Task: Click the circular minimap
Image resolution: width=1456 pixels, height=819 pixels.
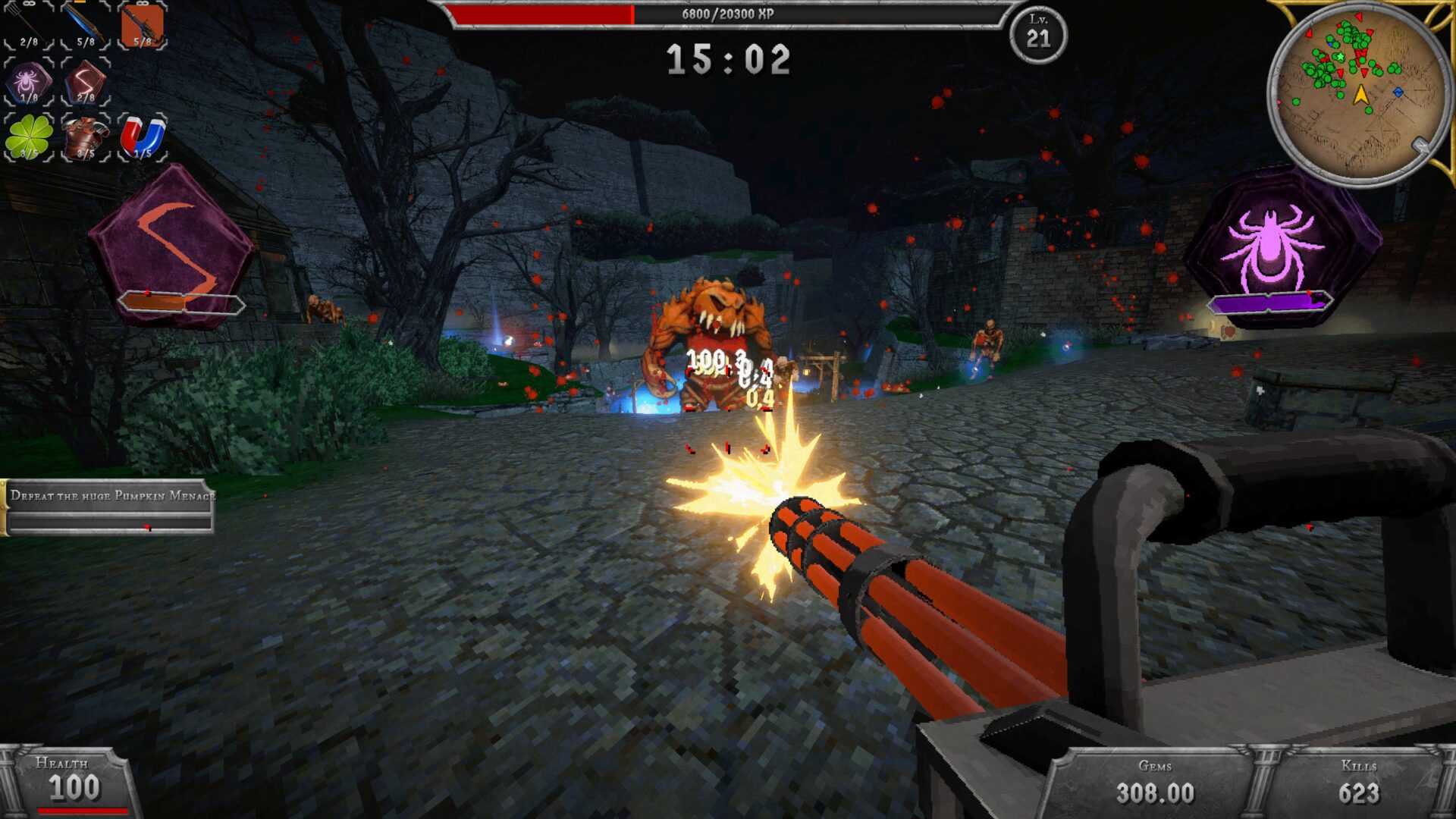Action: click(x=1360, y=95)
